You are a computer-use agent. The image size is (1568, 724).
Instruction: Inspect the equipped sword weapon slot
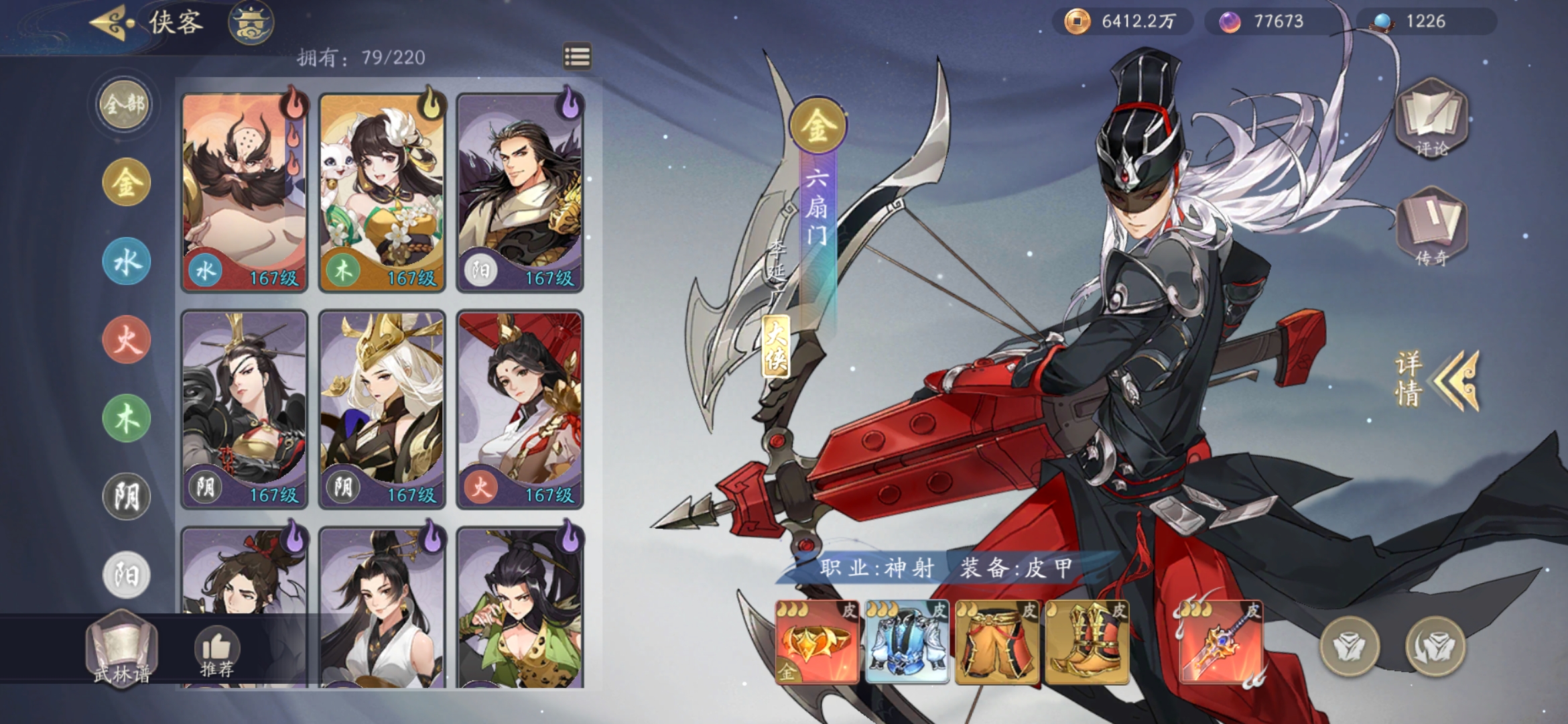pyautogui.click(x=1220, y=642)
